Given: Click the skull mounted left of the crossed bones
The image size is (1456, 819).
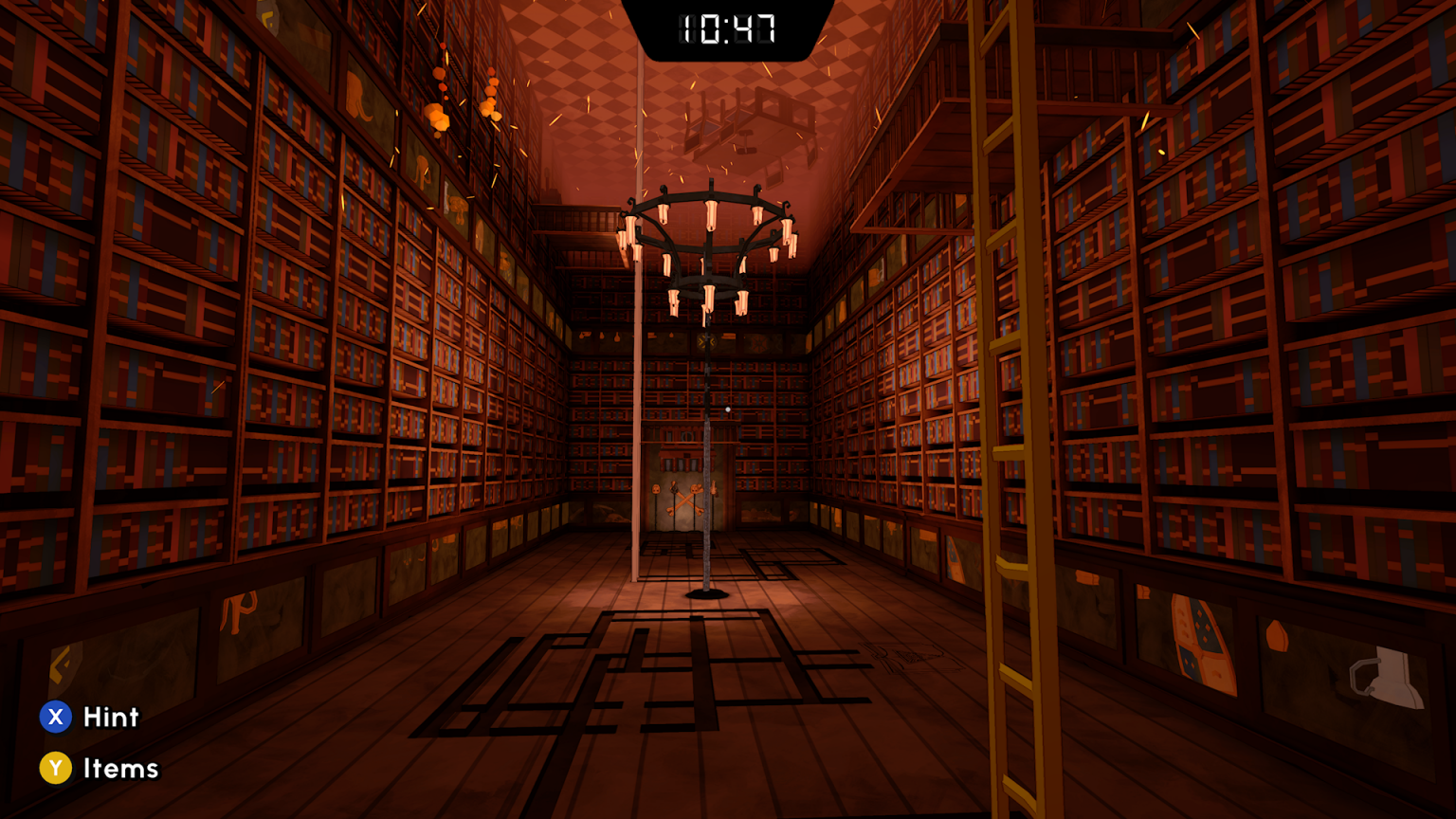Looking at the screenshot, I should [657, 488].
